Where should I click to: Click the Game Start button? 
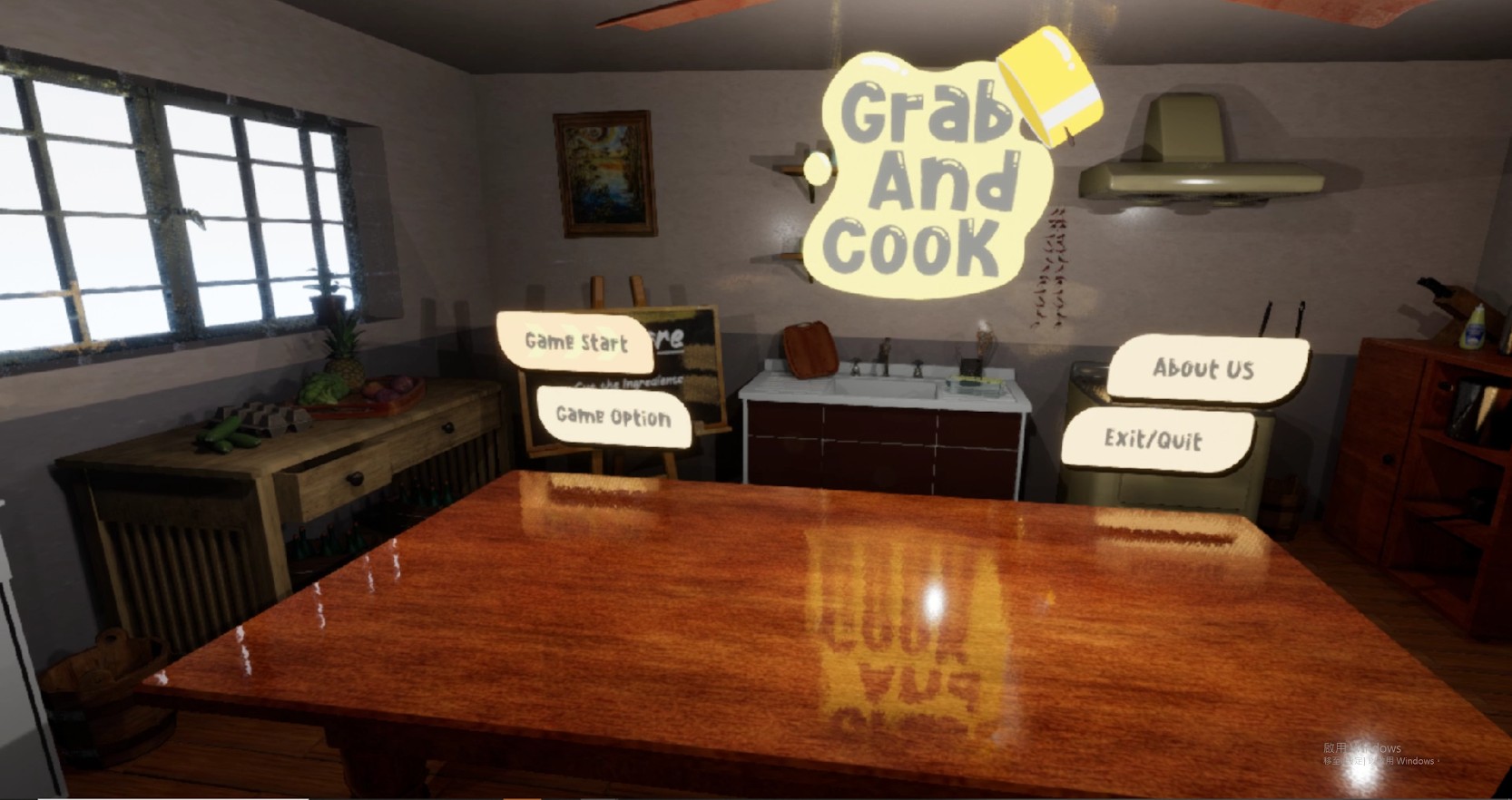point(576,342)
